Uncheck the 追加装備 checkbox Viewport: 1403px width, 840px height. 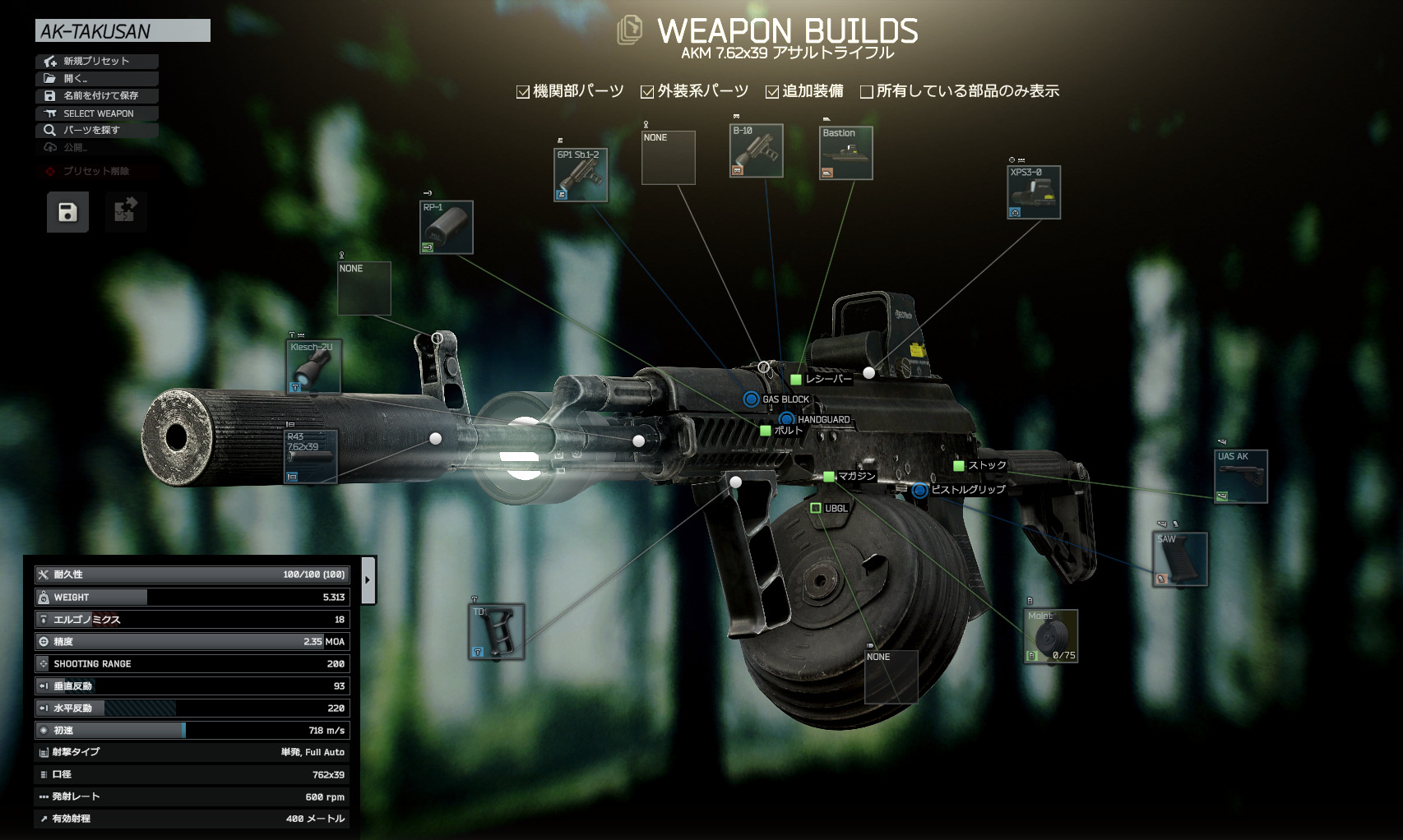coord(772,92)
